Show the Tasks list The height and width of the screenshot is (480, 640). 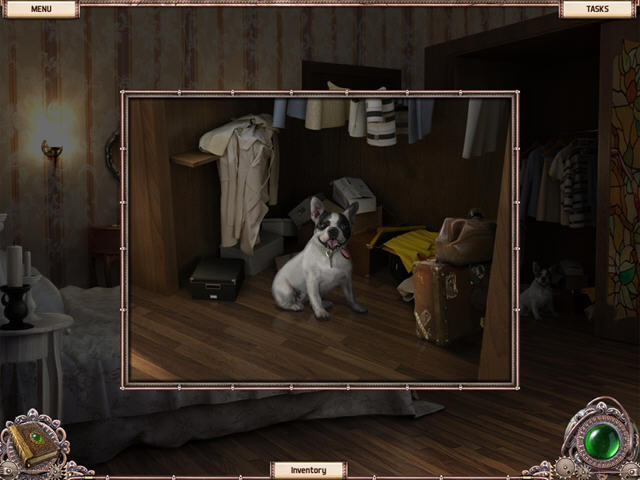(597, 9)
